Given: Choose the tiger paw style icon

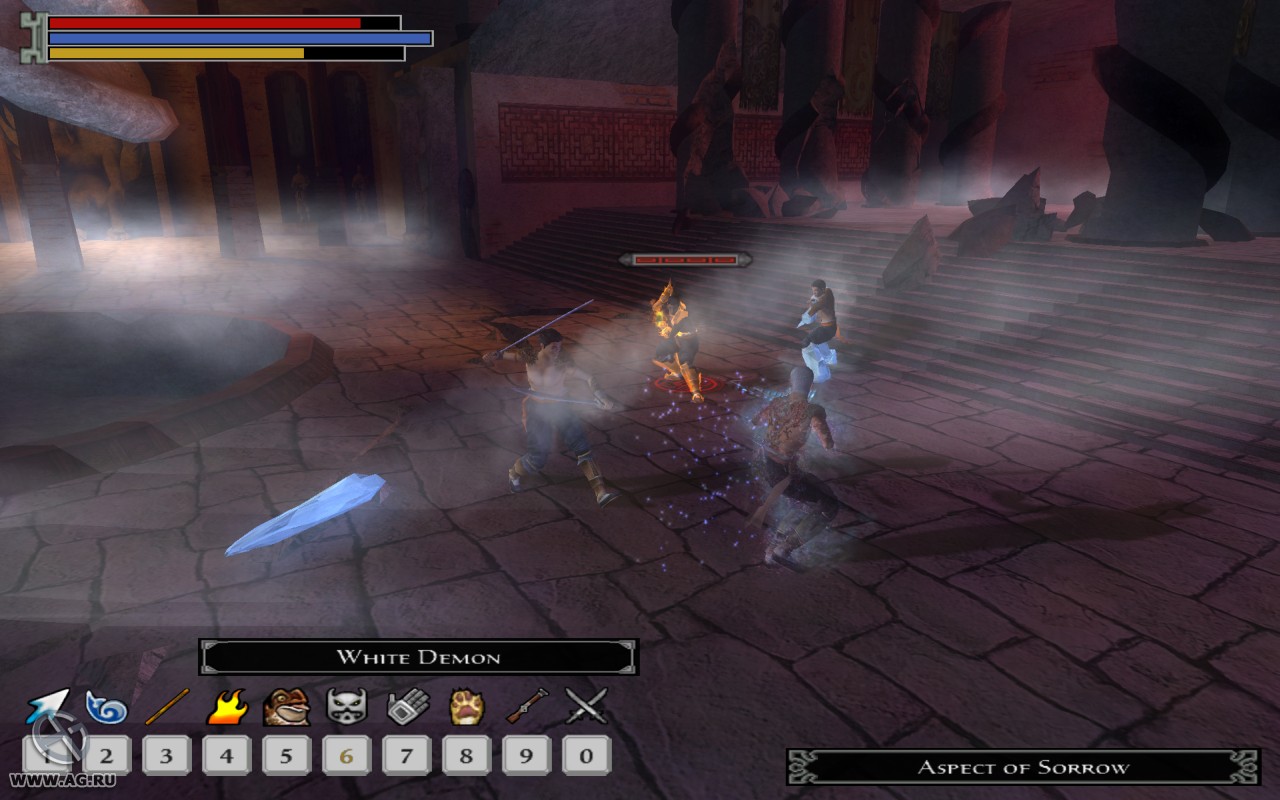Looking at the screenshot, I should 467,706.
